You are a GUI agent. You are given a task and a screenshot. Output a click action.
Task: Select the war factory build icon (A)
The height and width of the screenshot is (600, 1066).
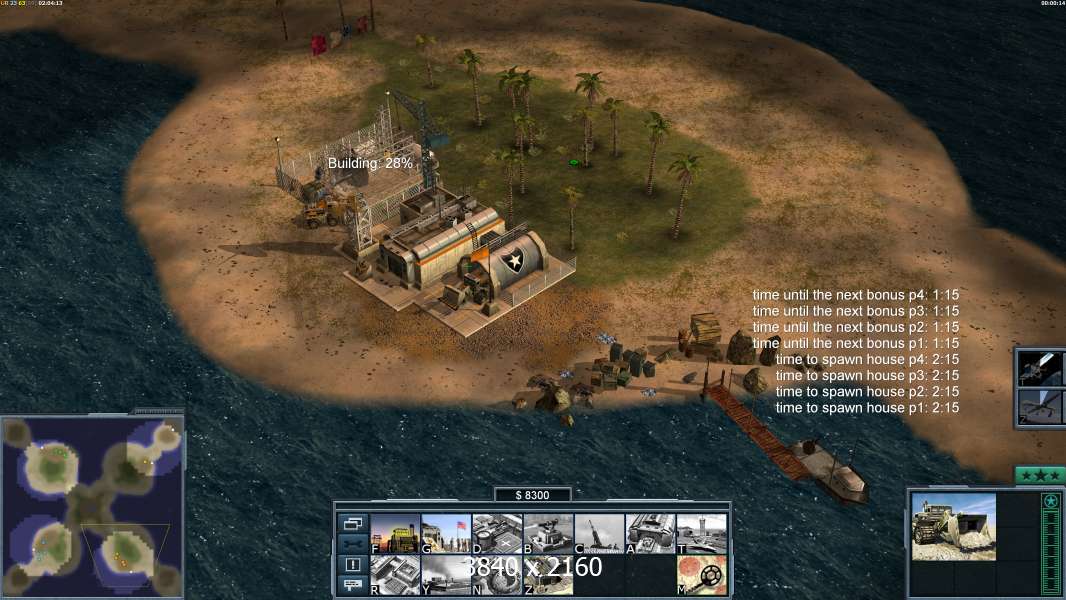pyautogui.click(x=650, y=533)
